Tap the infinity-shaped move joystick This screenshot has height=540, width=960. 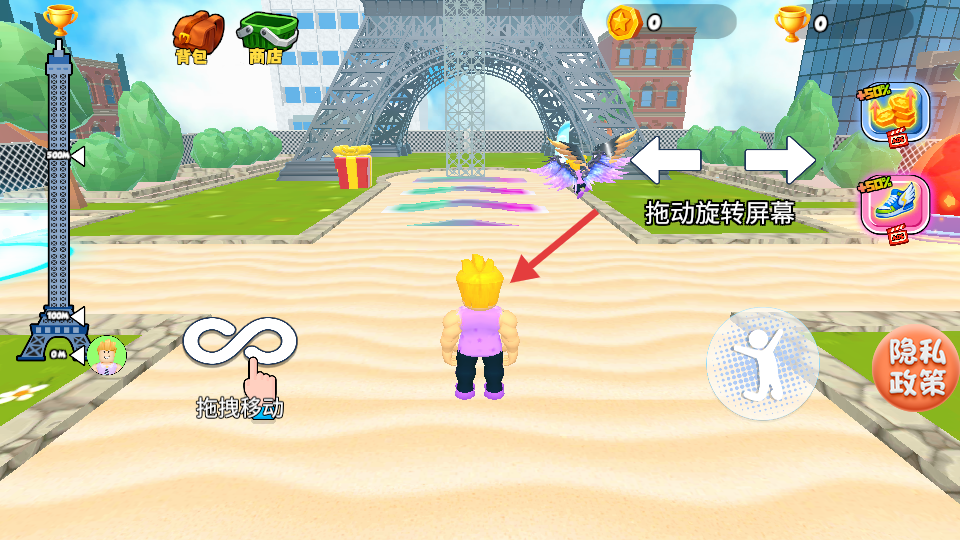tap(240, 342)
